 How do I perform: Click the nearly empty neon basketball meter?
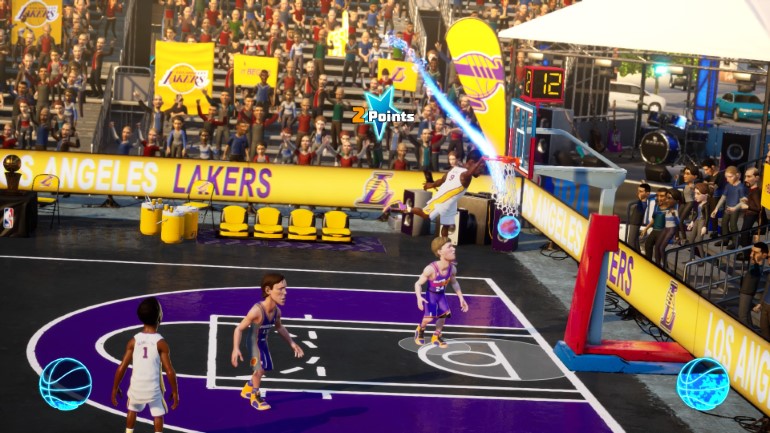(x=65, y=384)
